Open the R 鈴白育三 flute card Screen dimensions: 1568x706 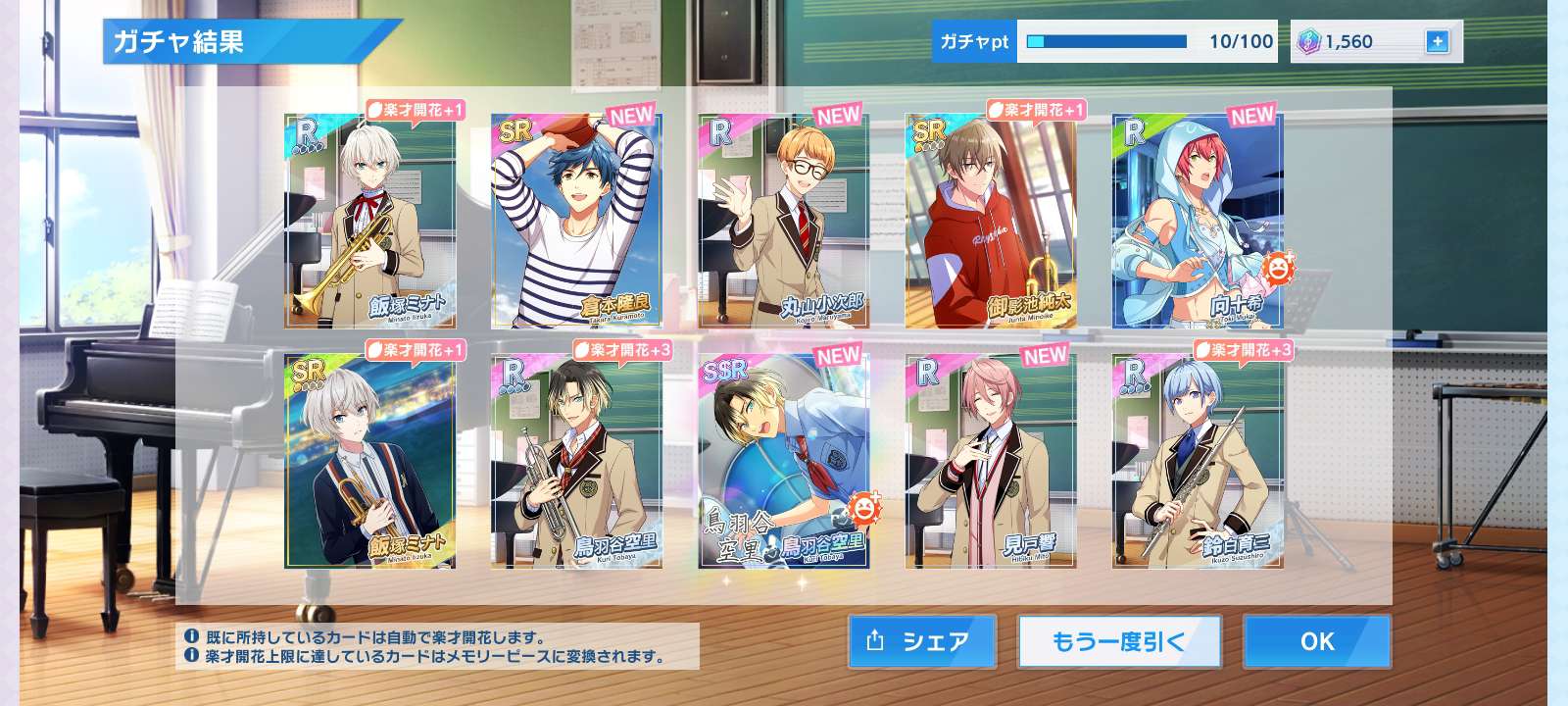click(1197, 461)
